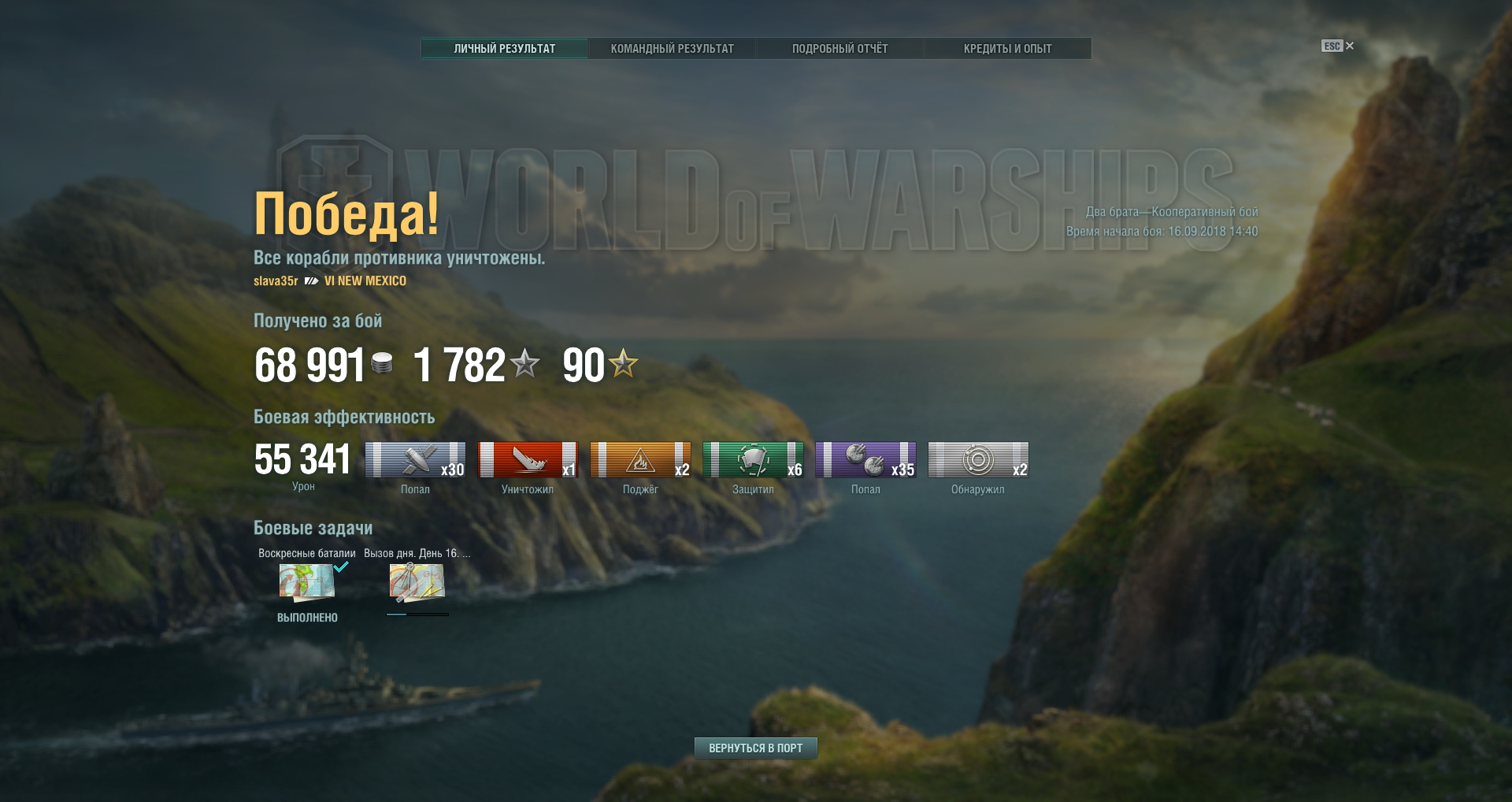Select the blue x30 shell hits ribbon
1512x802 pixels.
[415, 460]
